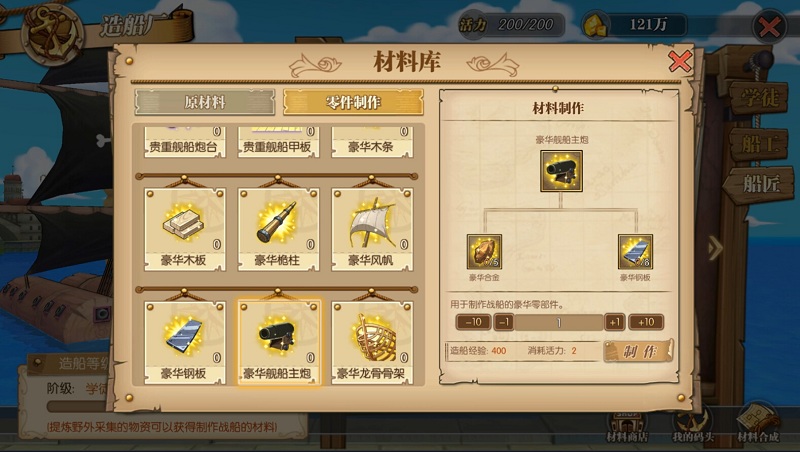Select the 零件制作 tab
Viewport: 800px width, 452px height.
[x=353, y=102]
